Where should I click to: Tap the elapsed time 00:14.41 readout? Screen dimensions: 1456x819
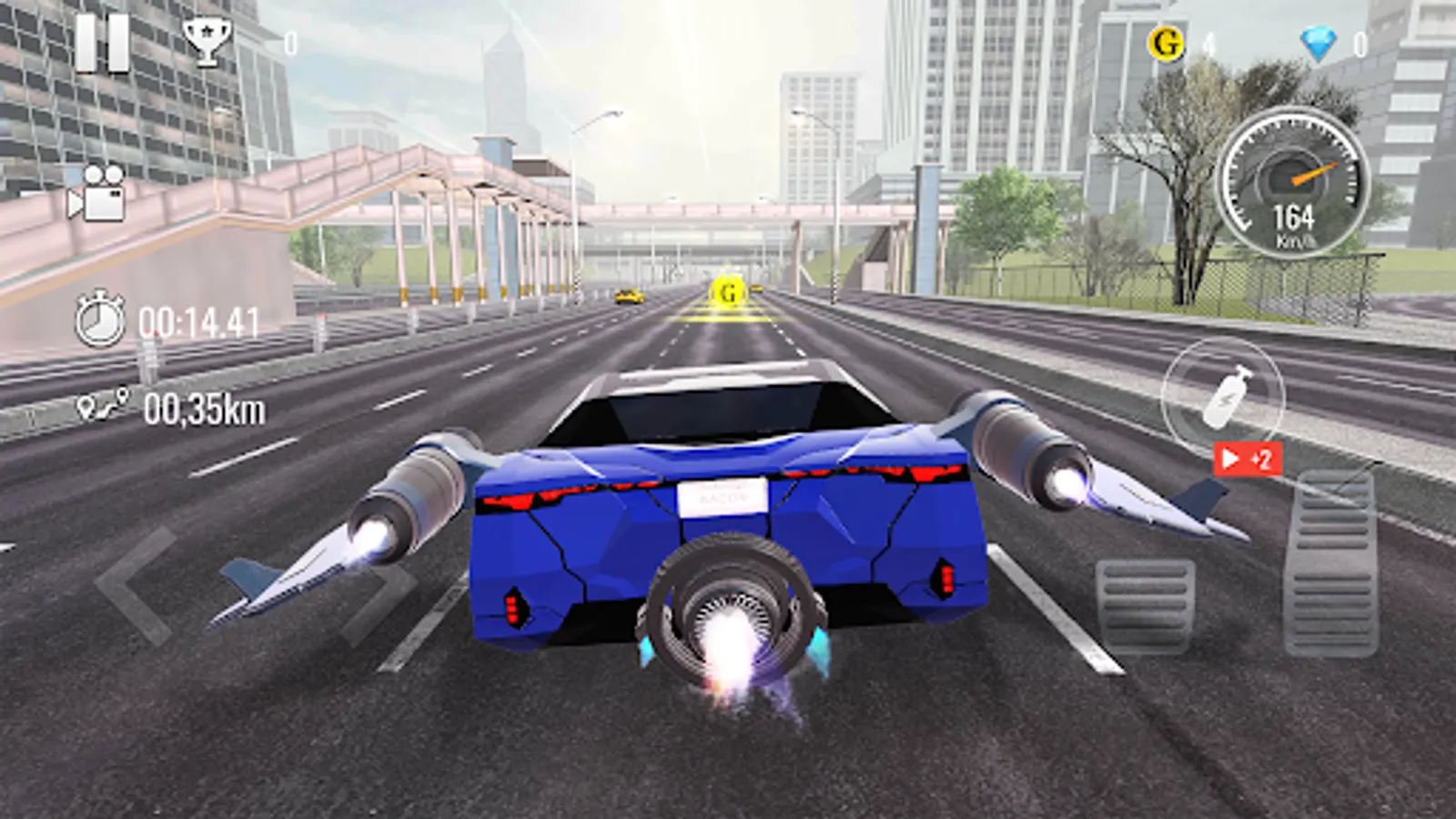[x=199, y=320]
